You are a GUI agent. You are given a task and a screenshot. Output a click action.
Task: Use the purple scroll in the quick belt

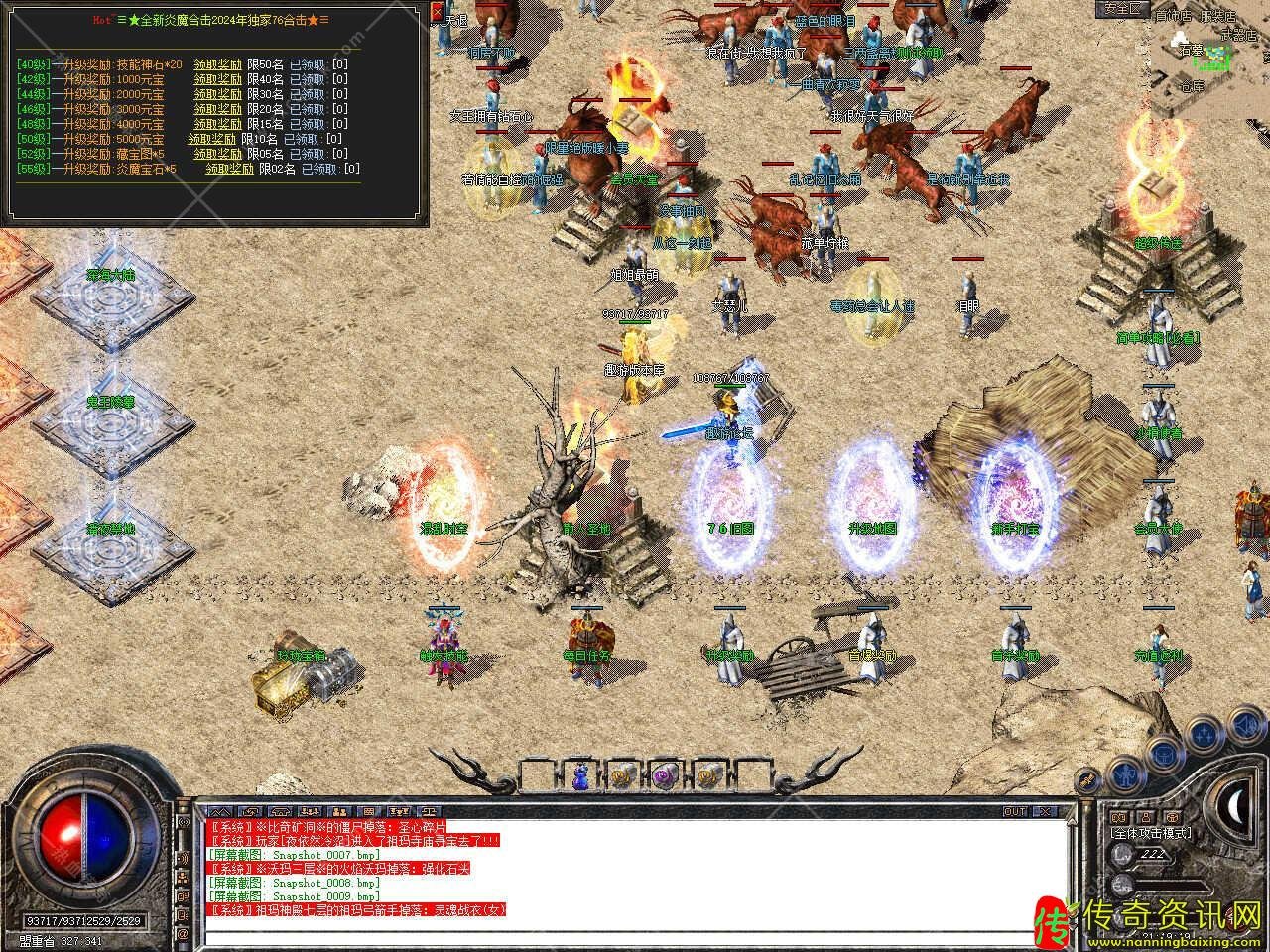(663, 776)
